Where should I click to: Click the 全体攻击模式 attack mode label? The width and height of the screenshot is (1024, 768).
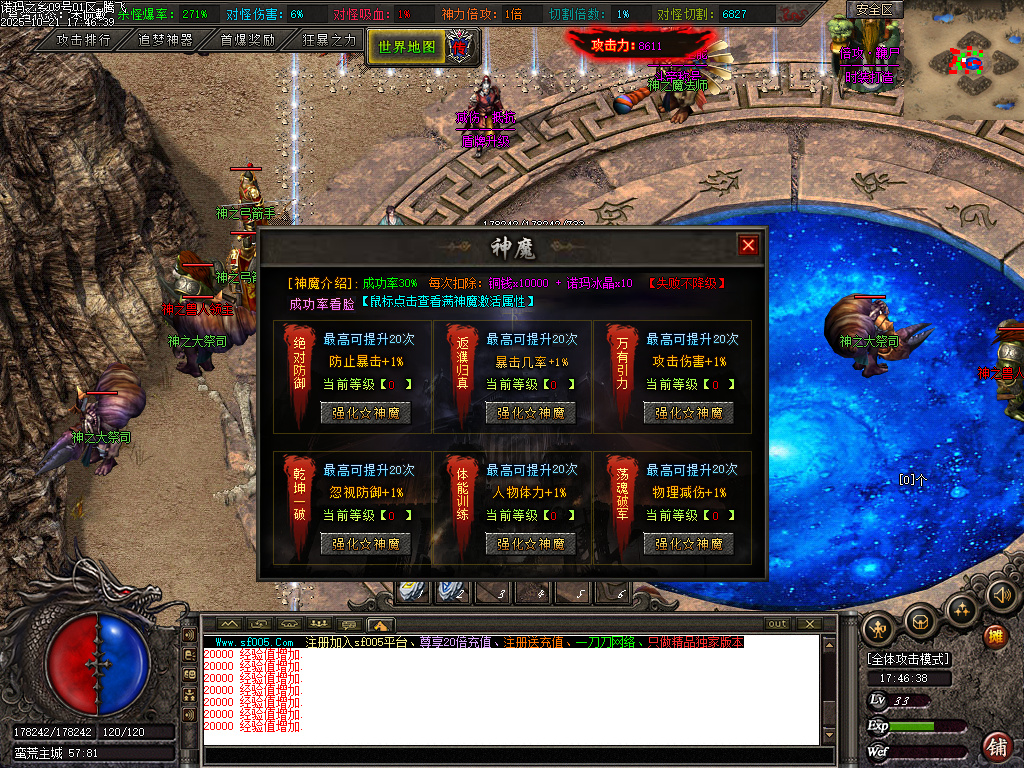[908, 660]
